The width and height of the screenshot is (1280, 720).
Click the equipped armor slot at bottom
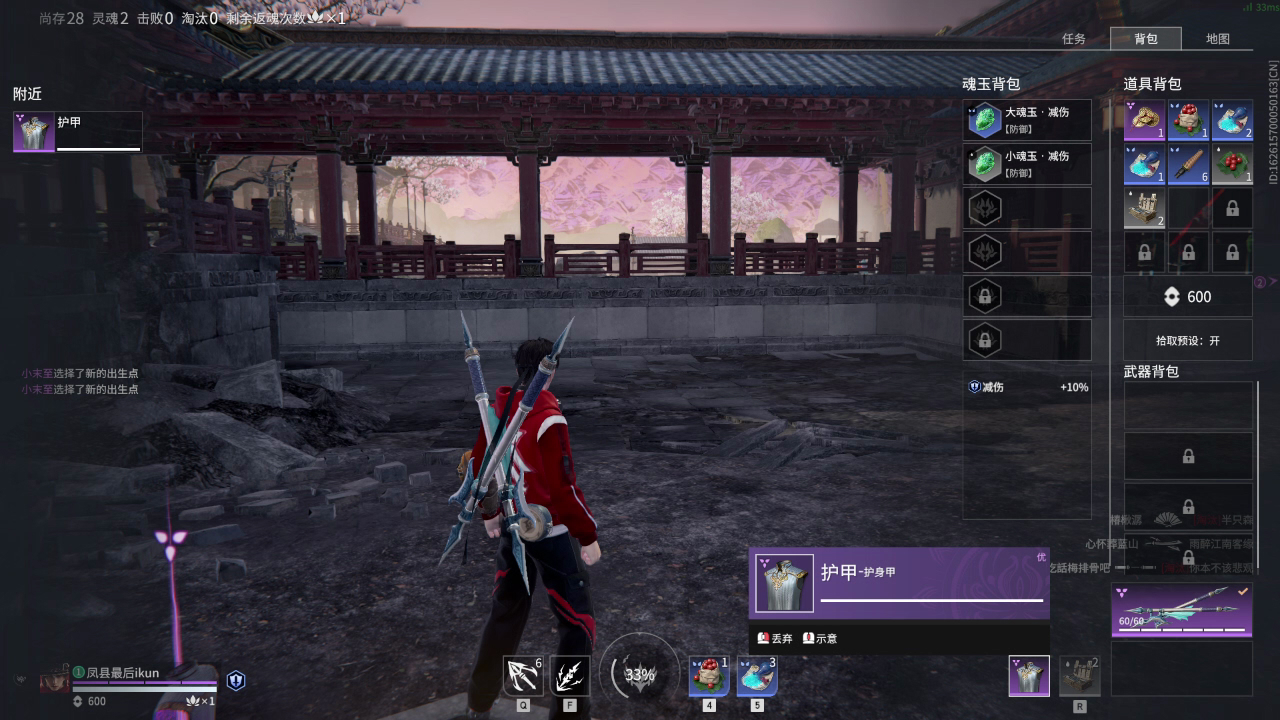click(x=1029, y=676)
